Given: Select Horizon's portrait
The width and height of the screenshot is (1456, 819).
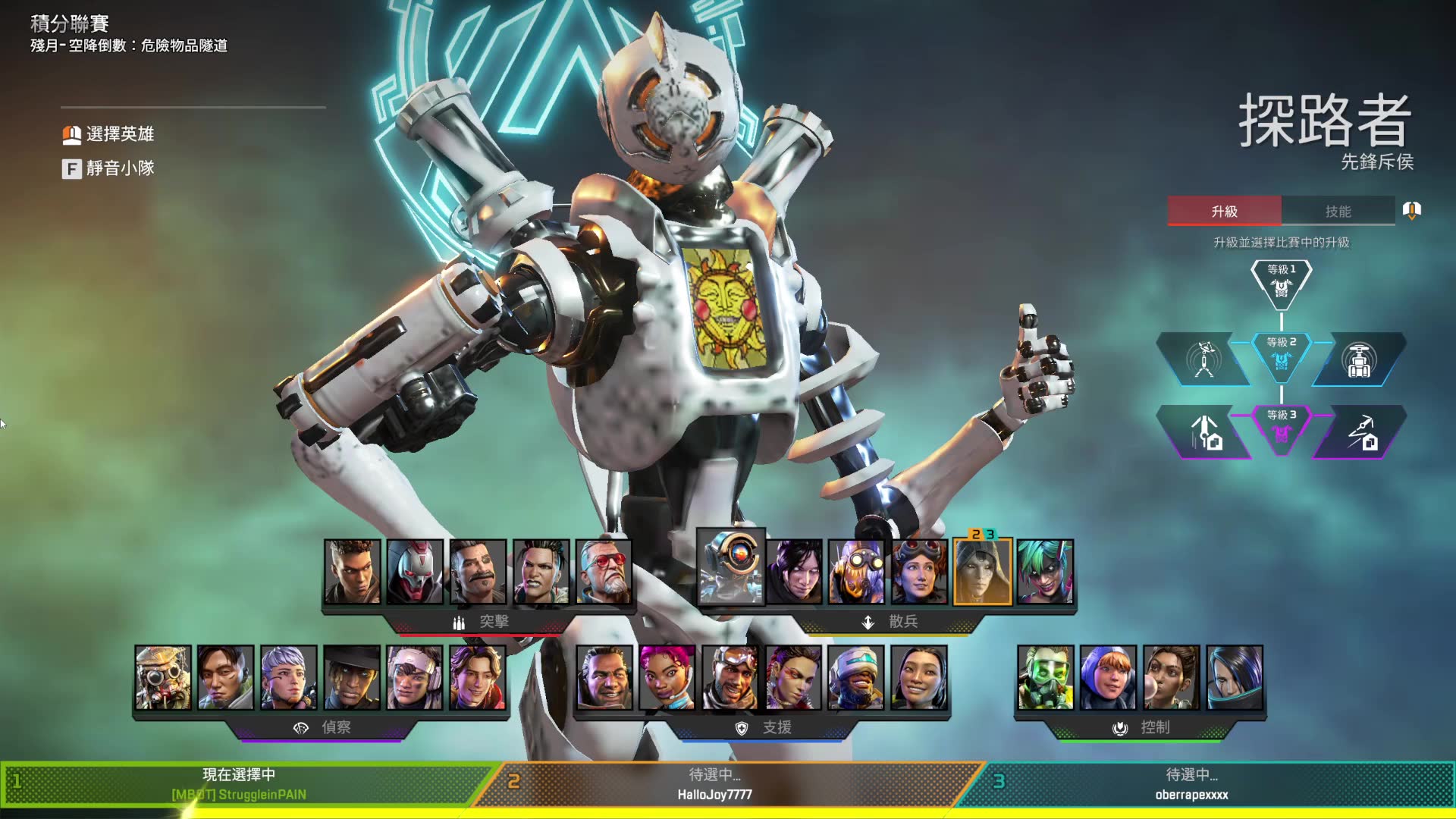Looking at the screenshot, I should pyautogui.click(x=920, y=572).
